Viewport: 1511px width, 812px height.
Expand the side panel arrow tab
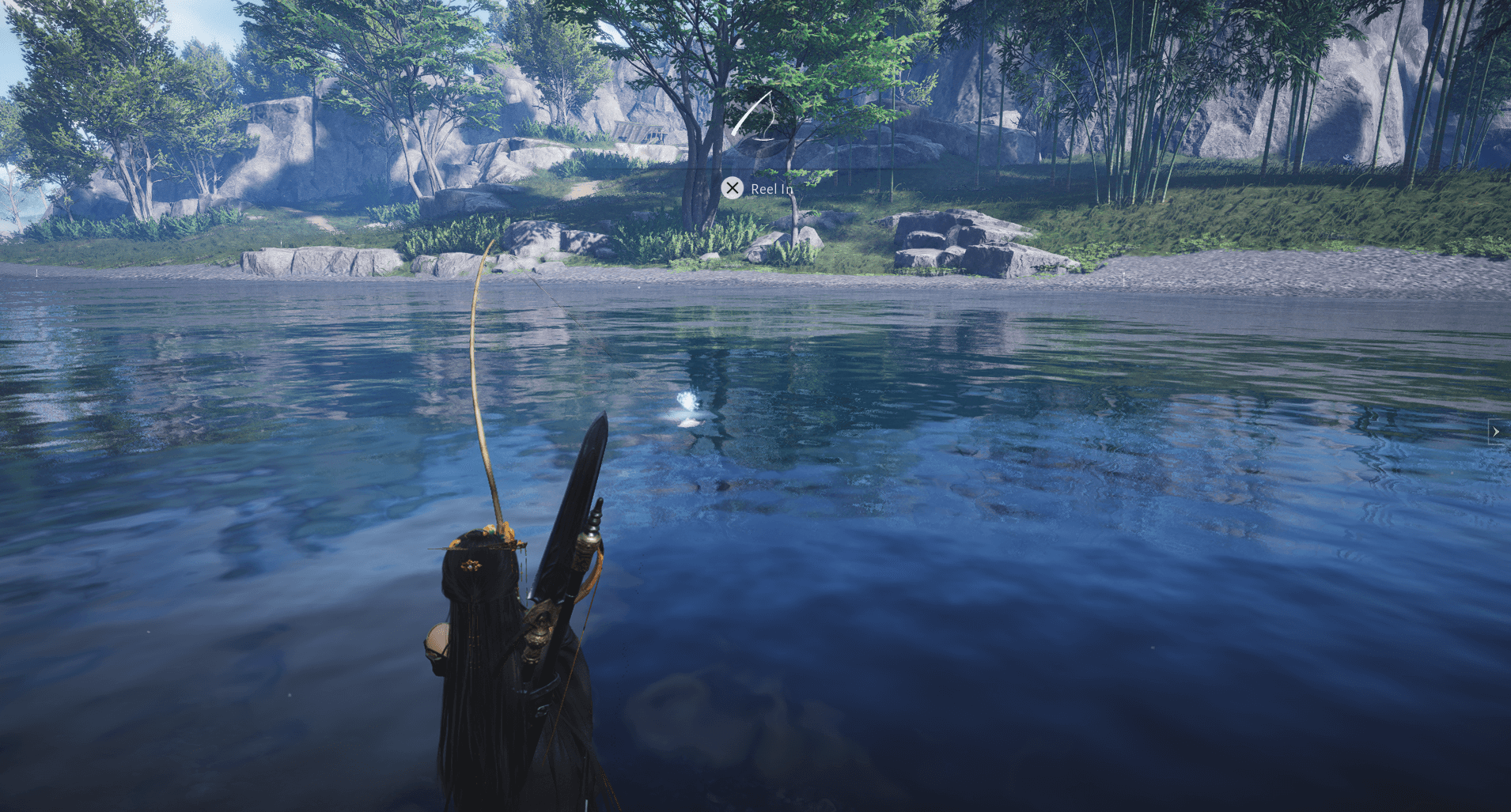[1496, 432]
